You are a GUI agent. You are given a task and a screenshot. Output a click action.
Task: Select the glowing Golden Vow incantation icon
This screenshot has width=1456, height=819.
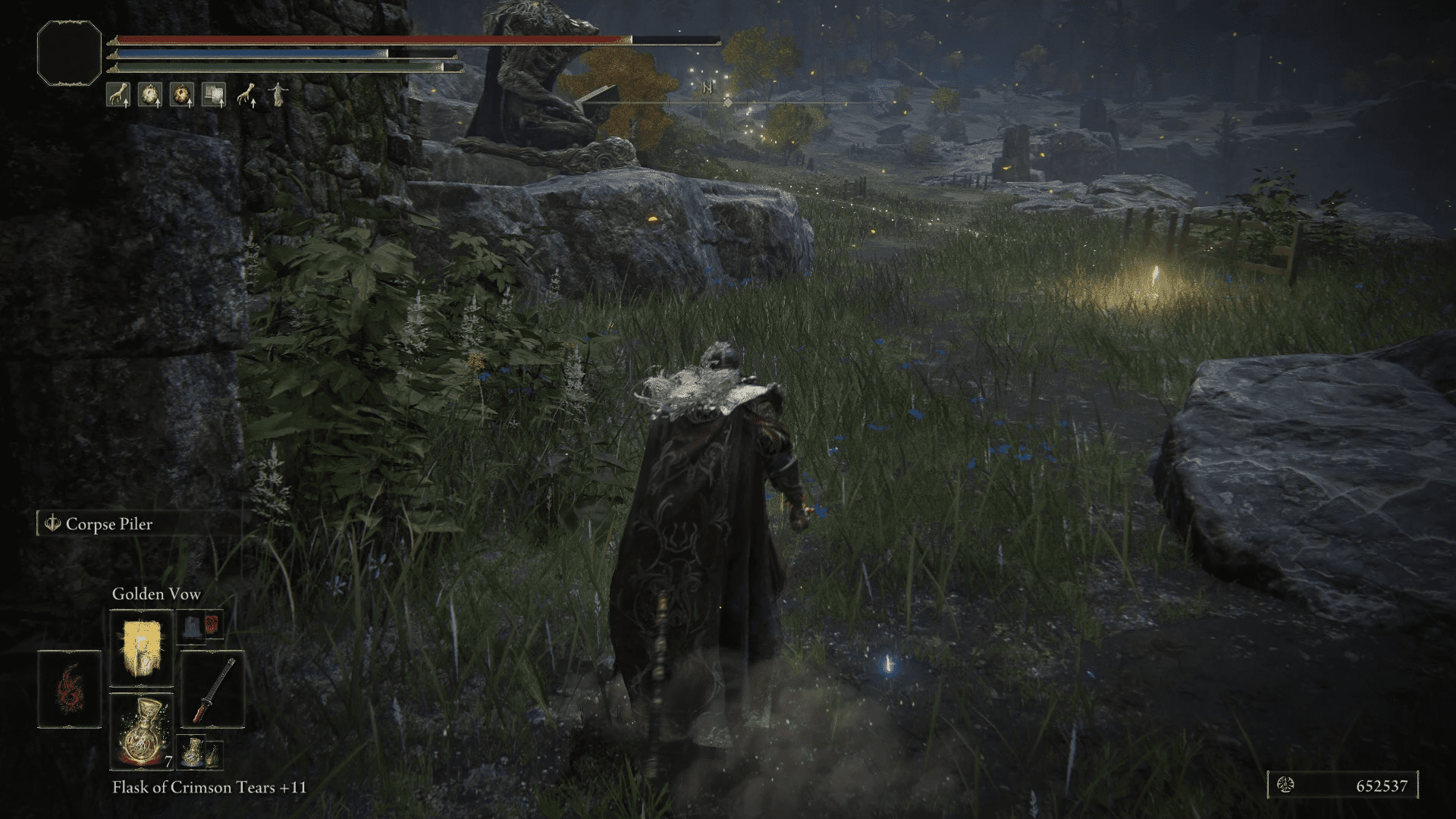tap(140, 646)
